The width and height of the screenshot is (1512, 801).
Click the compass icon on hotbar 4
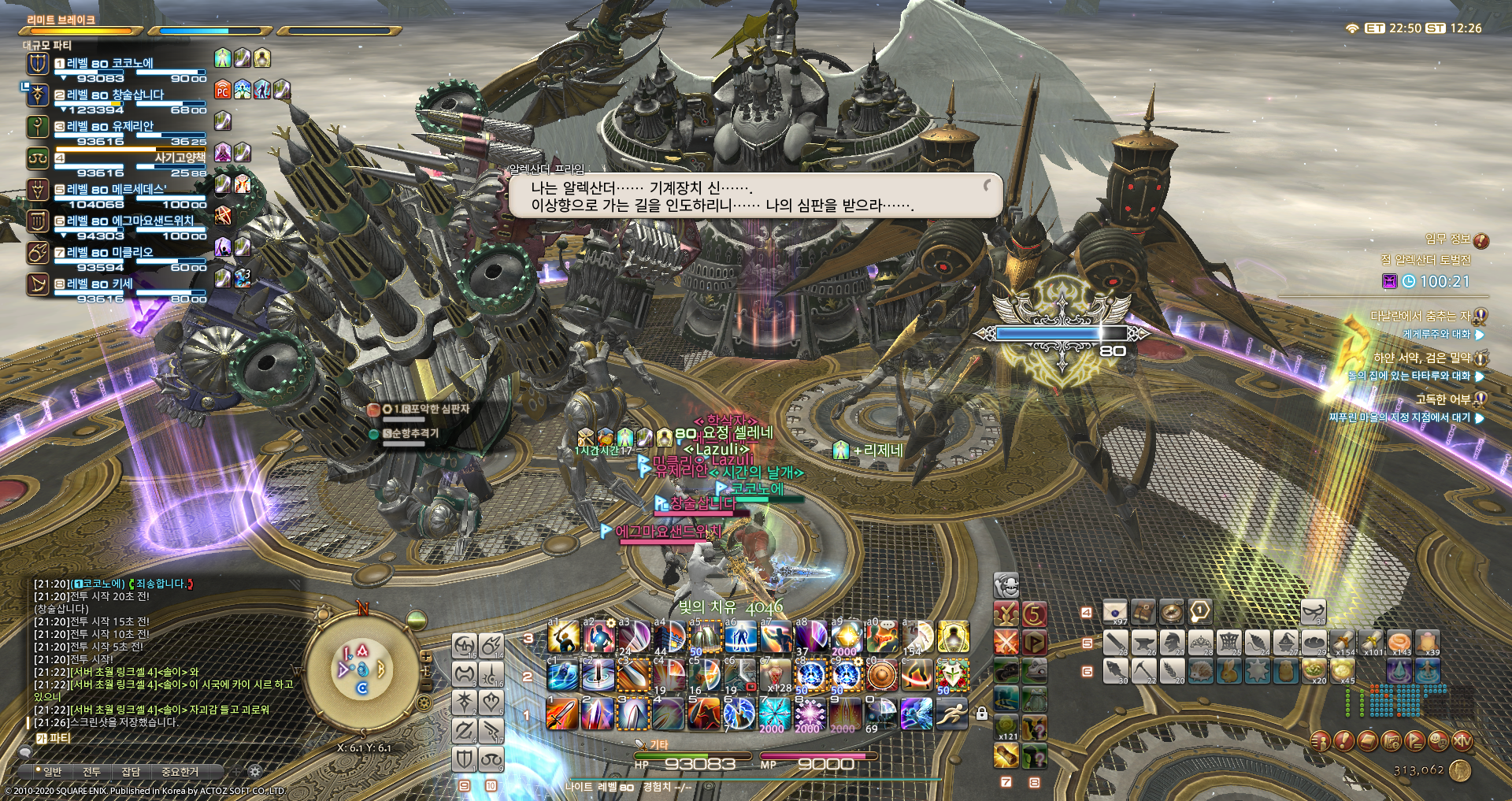click(1172, 611)
